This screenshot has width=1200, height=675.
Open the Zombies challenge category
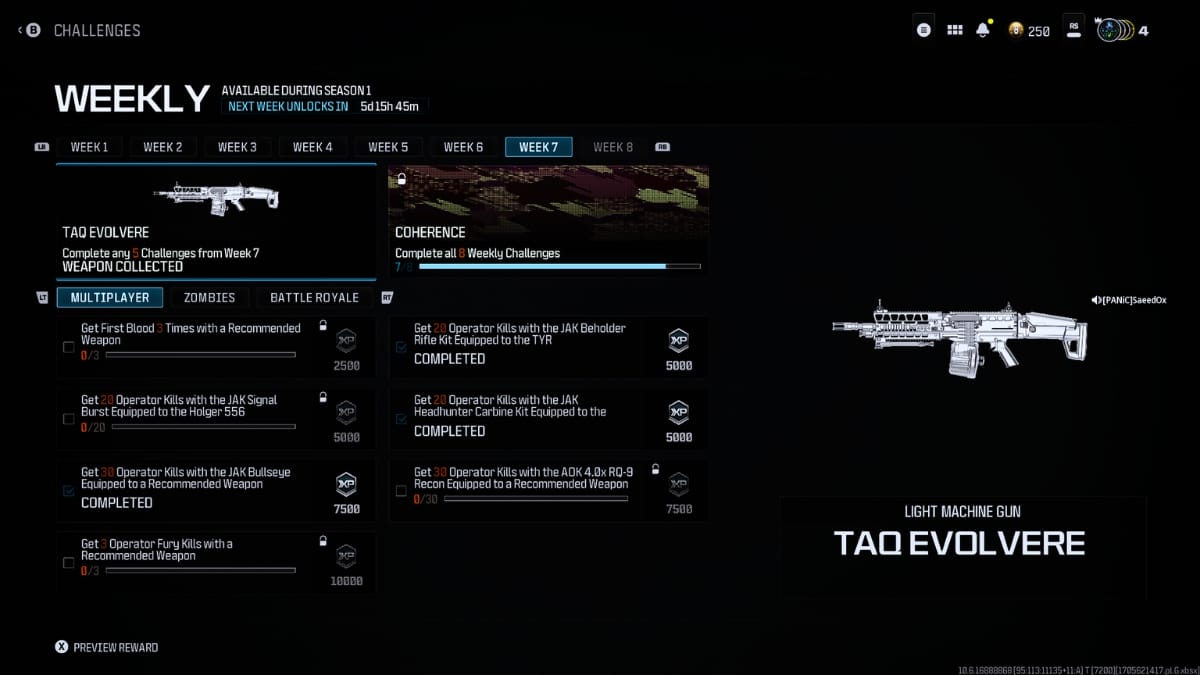point(209,297)
